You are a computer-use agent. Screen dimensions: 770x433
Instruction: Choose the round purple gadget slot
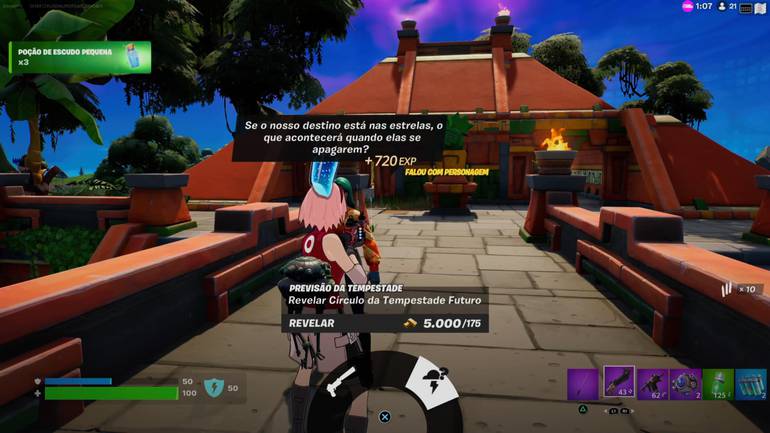pyautogui.click(x=686, y=385)
